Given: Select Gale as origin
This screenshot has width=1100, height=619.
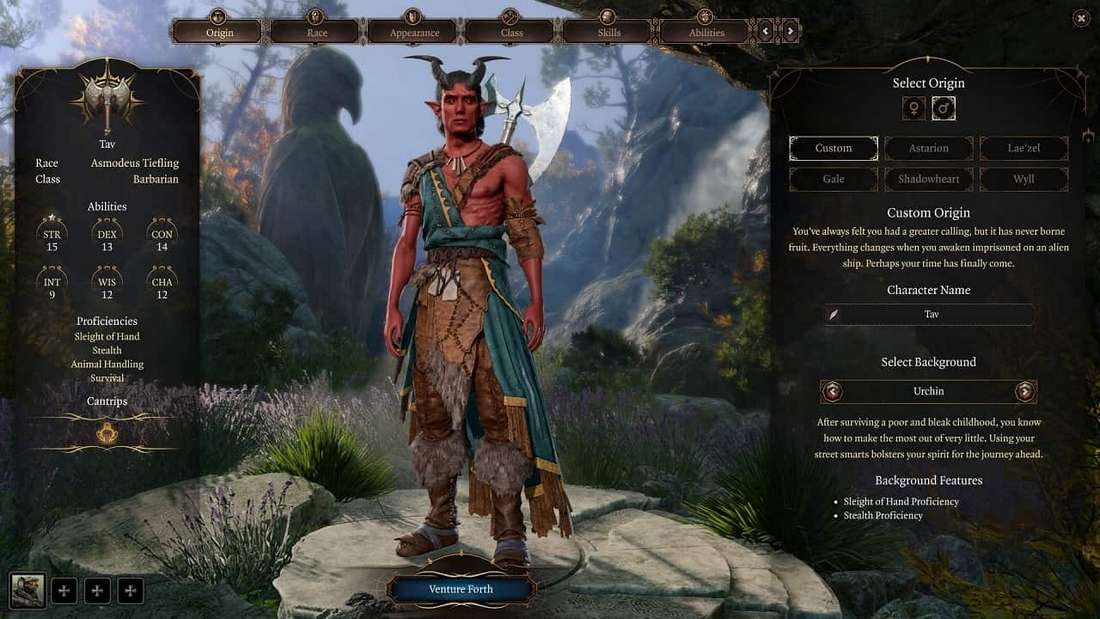Looking at the screenshot, I should [833, 179].
